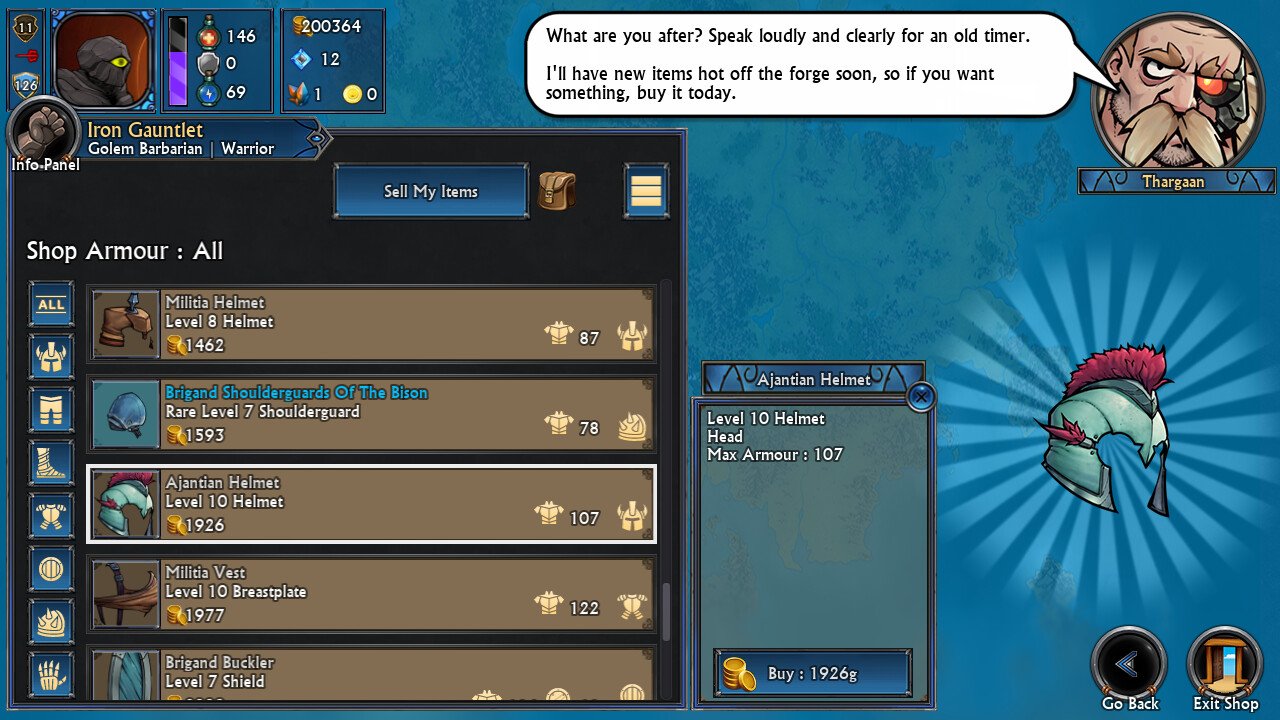1280x720 pixels.
Task: Switch to the shoulderguard category filter
Action: [x=51, y=622]
